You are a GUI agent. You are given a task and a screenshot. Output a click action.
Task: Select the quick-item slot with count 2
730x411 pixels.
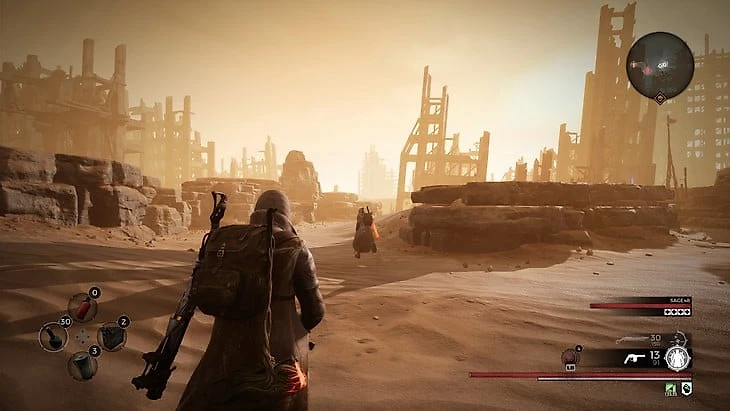pos(112,336)
